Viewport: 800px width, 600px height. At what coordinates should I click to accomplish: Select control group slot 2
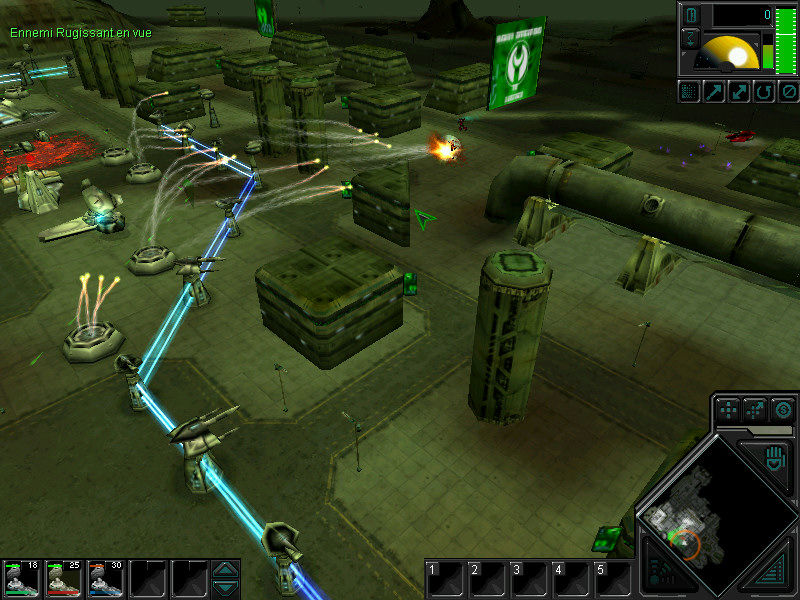point(487,579)
